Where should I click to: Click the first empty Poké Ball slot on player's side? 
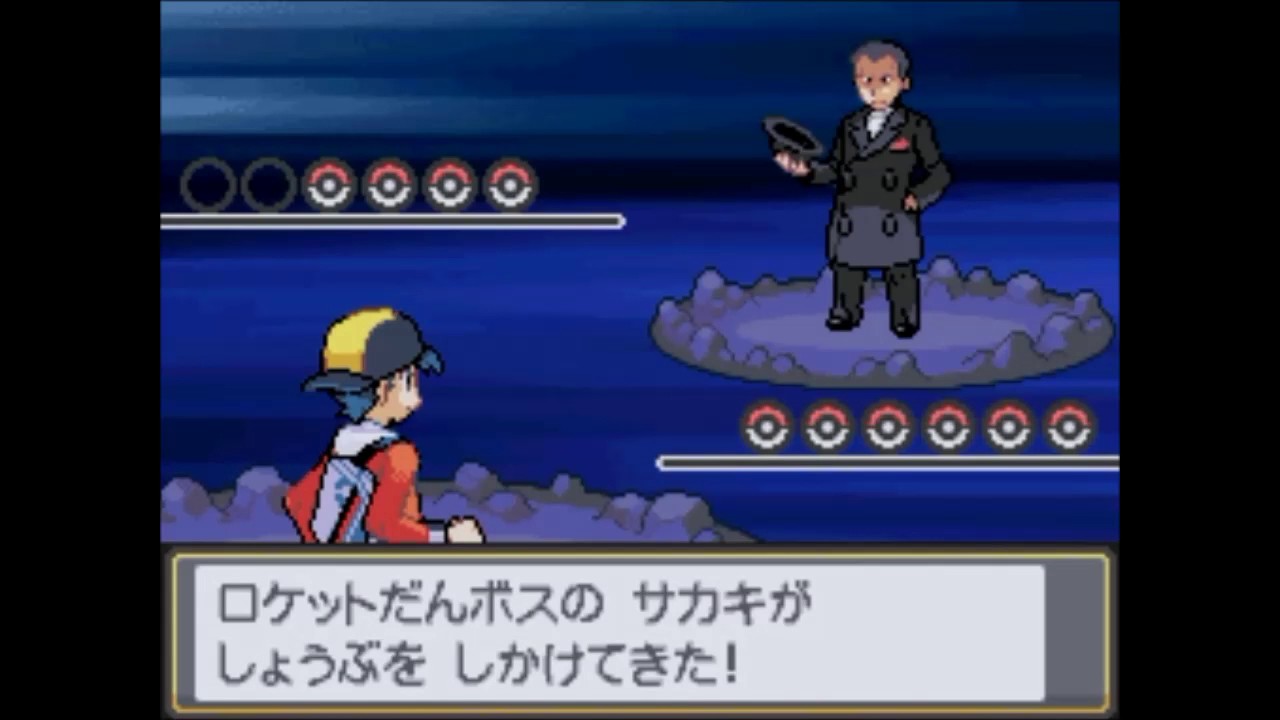click(208, 185)
